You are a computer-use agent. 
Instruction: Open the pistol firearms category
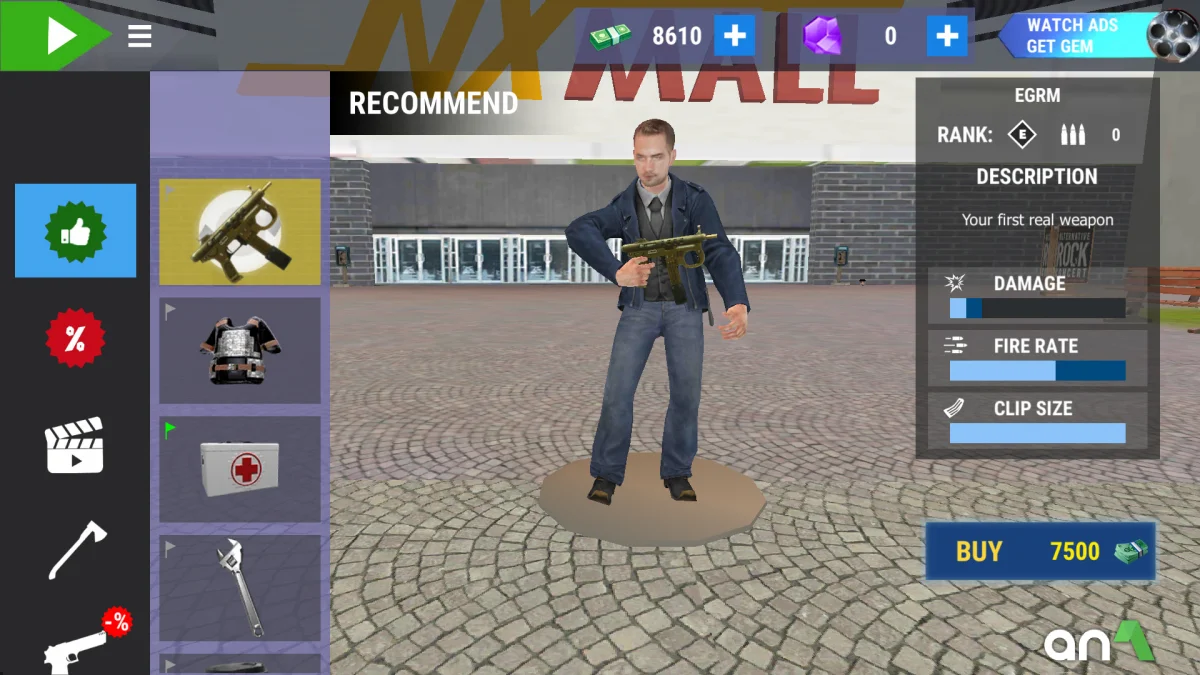click(80, 645)
